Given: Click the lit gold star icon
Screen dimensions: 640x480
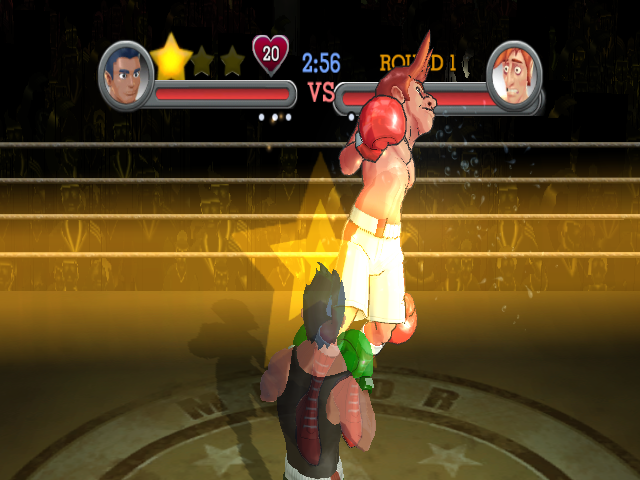Looking at the screenshot, I should 171,59.
